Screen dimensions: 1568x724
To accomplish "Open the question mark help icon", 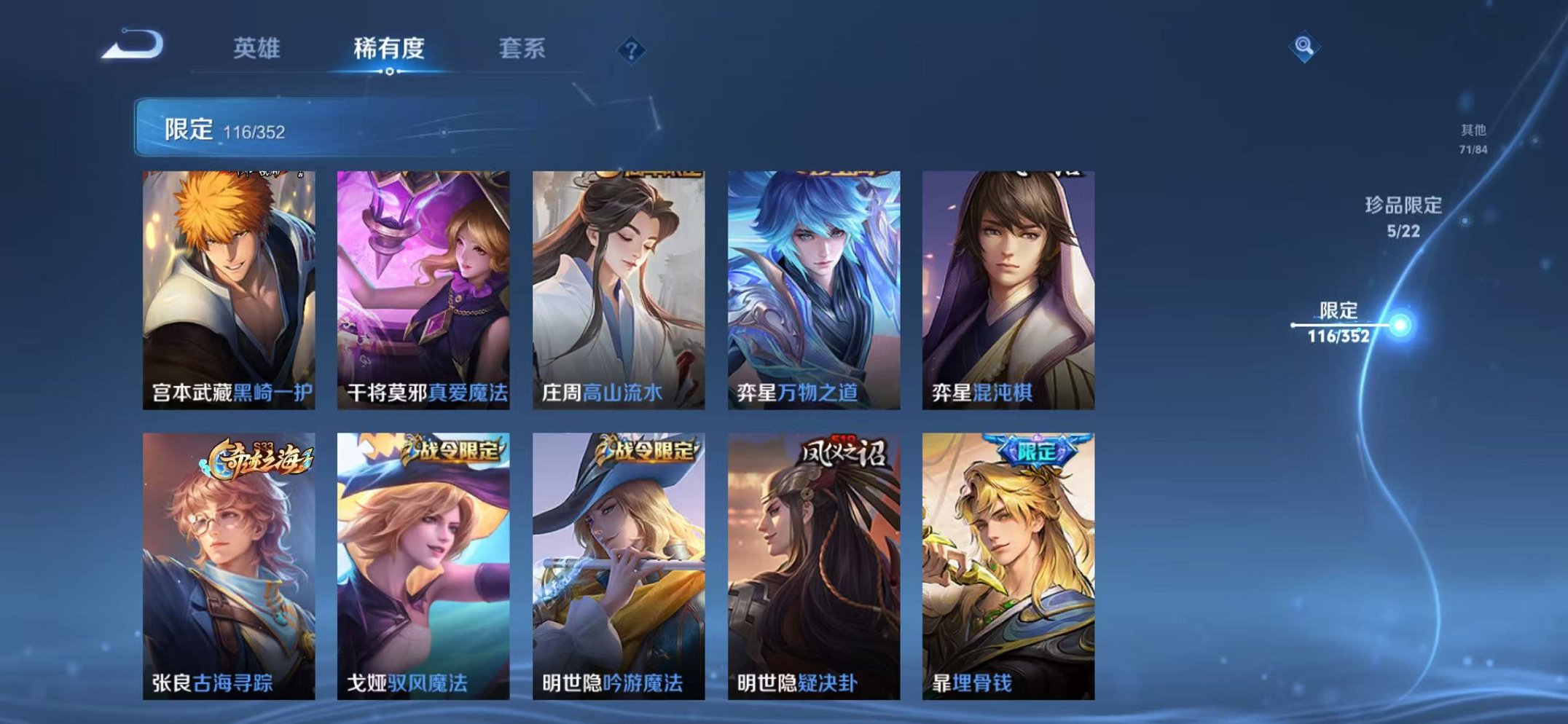I will click(x=631, y=50).
